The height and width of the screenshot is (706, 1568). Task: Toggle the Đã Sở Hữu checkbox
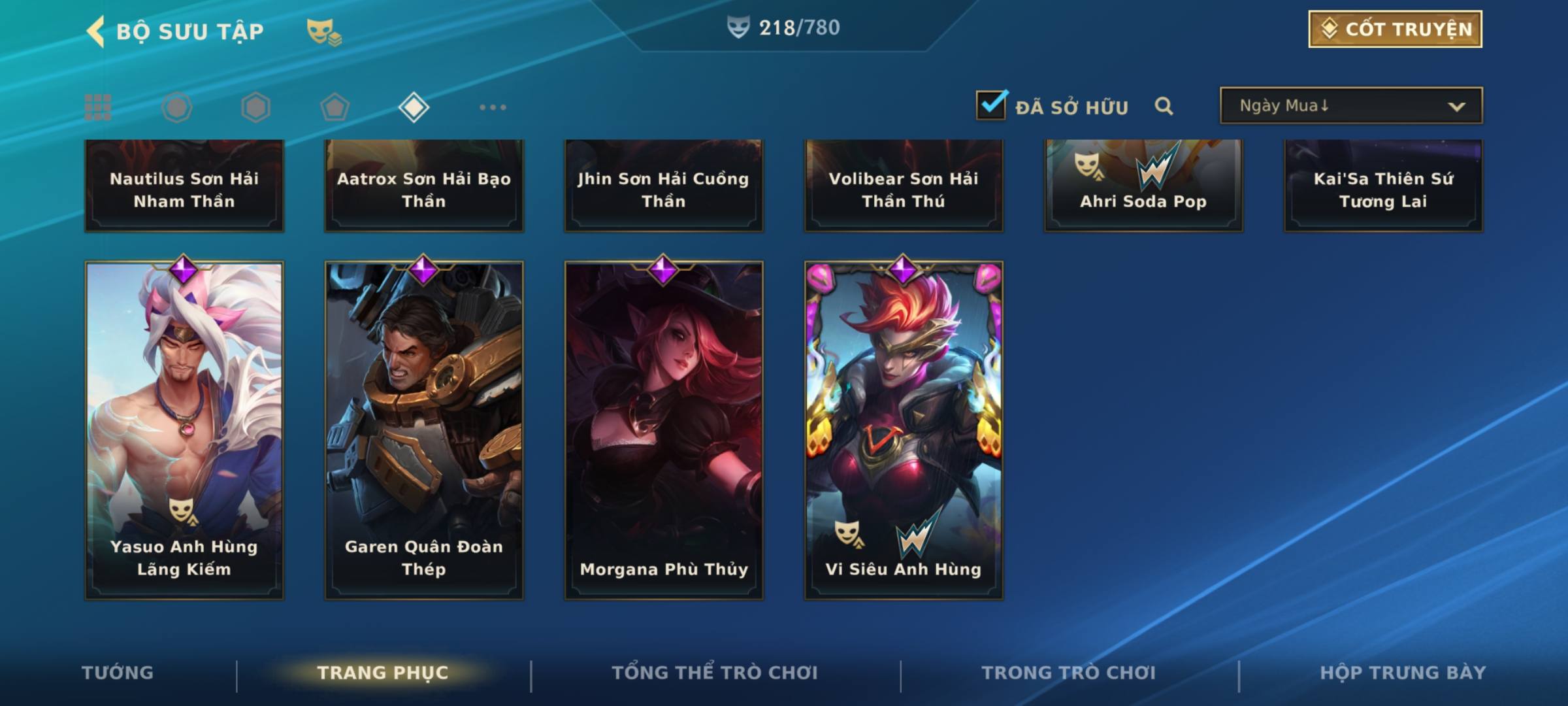991,105
